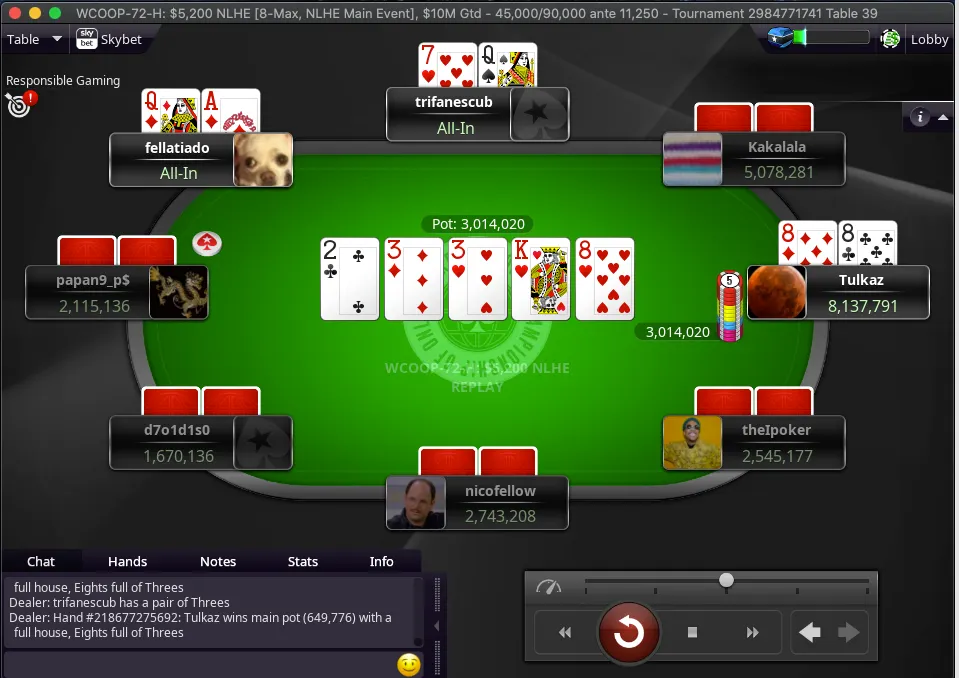
Task: Restart the hand replay with red button
Action: pyautogui.click(x=628, y=632)
